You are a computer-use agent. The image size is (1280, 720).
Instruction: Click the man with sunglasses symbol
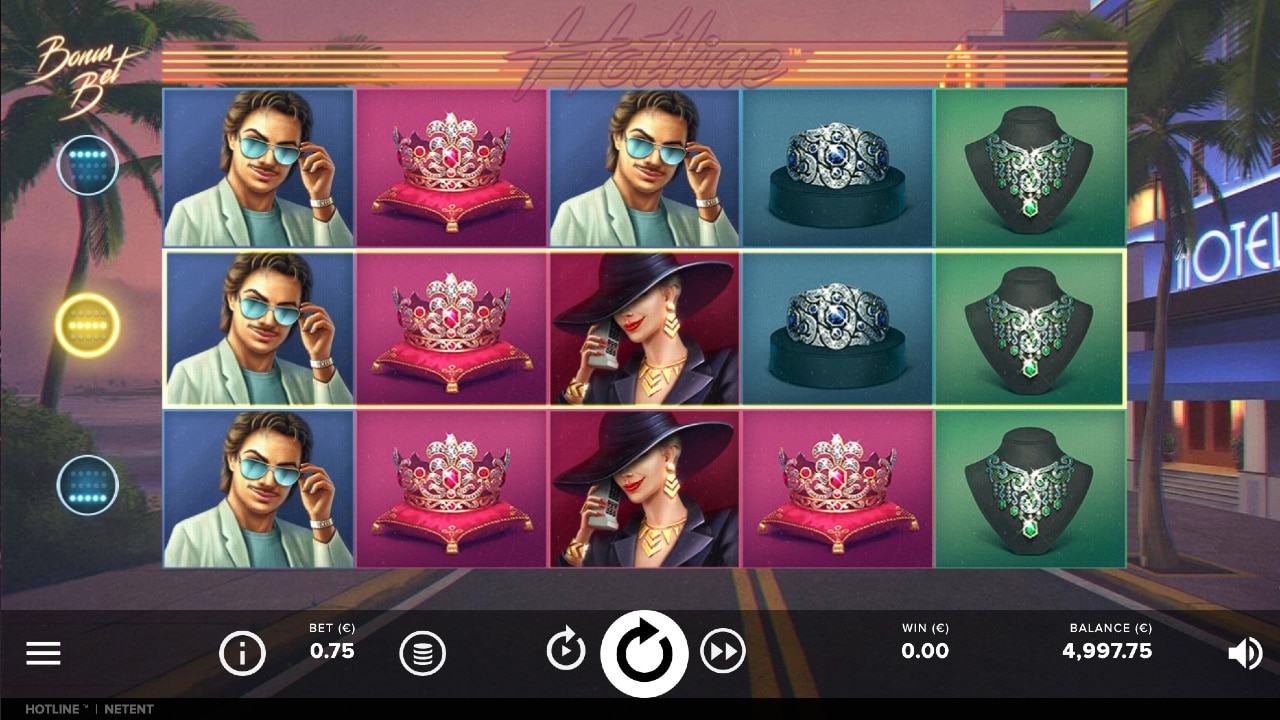[x=258, y=327]
